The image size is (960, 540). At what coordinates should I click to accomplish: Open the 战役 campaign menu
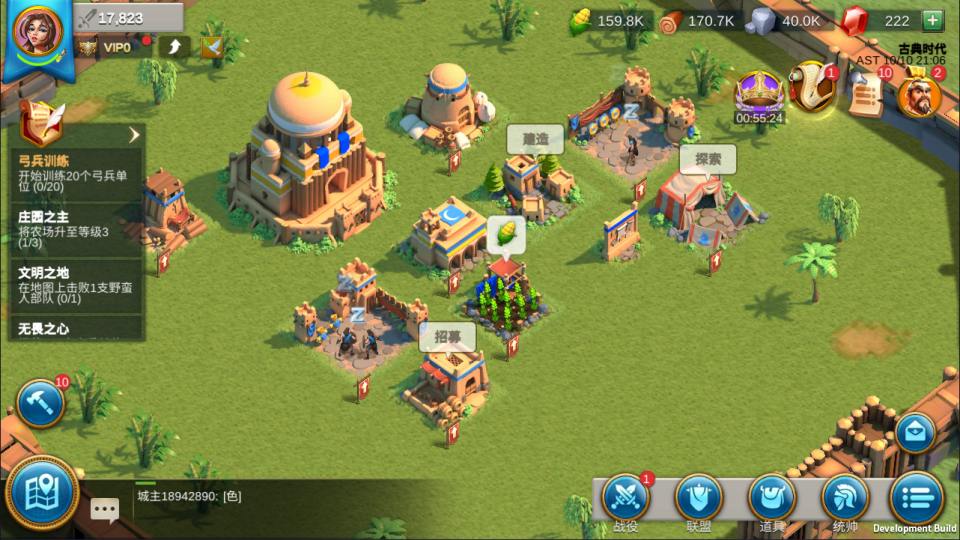pos(626,501)
